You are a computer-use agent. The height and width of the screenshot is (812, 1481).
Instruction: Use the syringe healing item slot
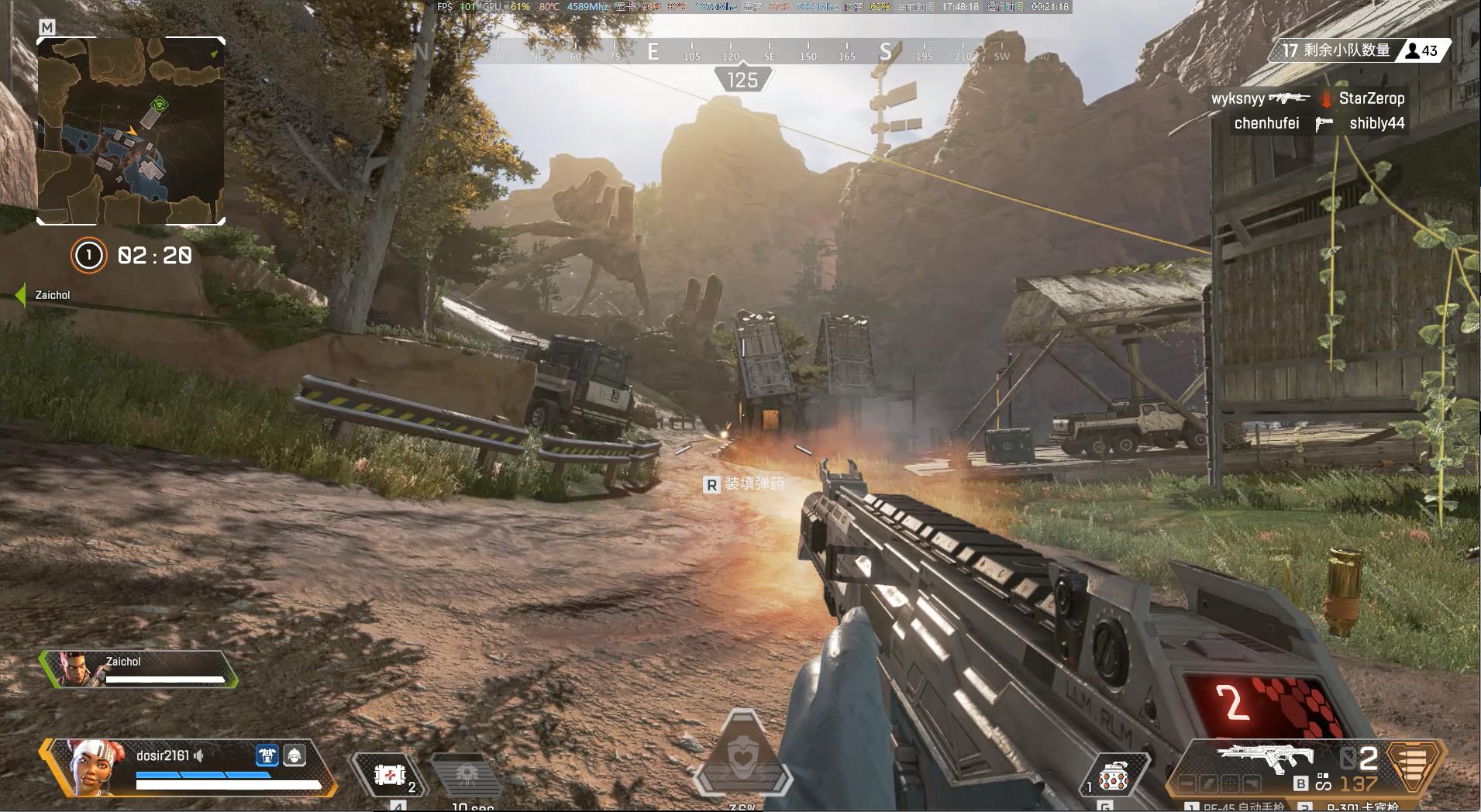pyautogui.click(x=390, y=775)
